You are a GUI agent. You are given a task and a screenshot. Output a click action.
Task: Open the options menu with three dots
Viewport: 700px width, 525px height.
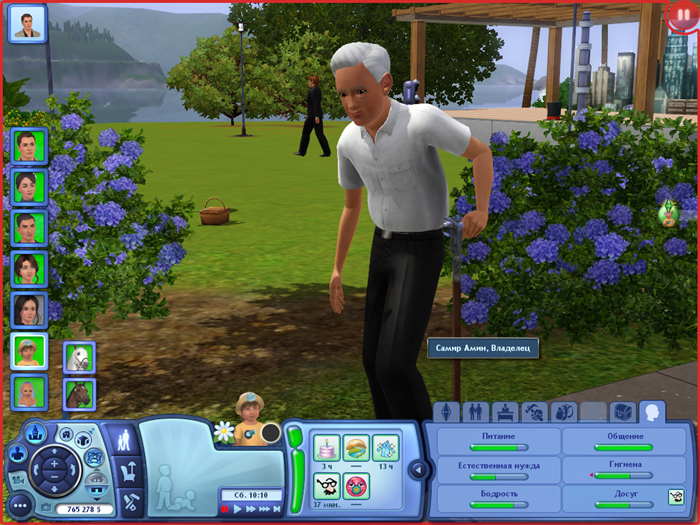pos(19,505)
